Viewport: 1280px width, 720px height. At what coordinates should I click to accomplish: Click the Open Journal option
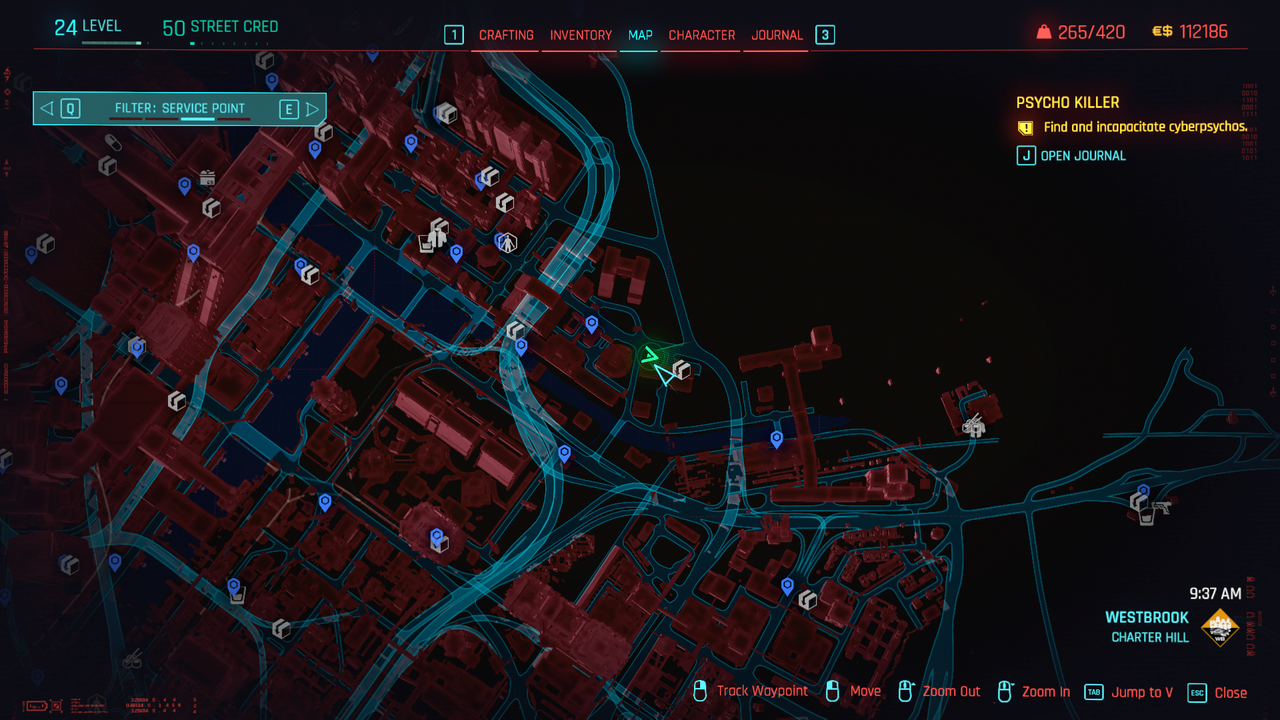[x=1082, y=156]
